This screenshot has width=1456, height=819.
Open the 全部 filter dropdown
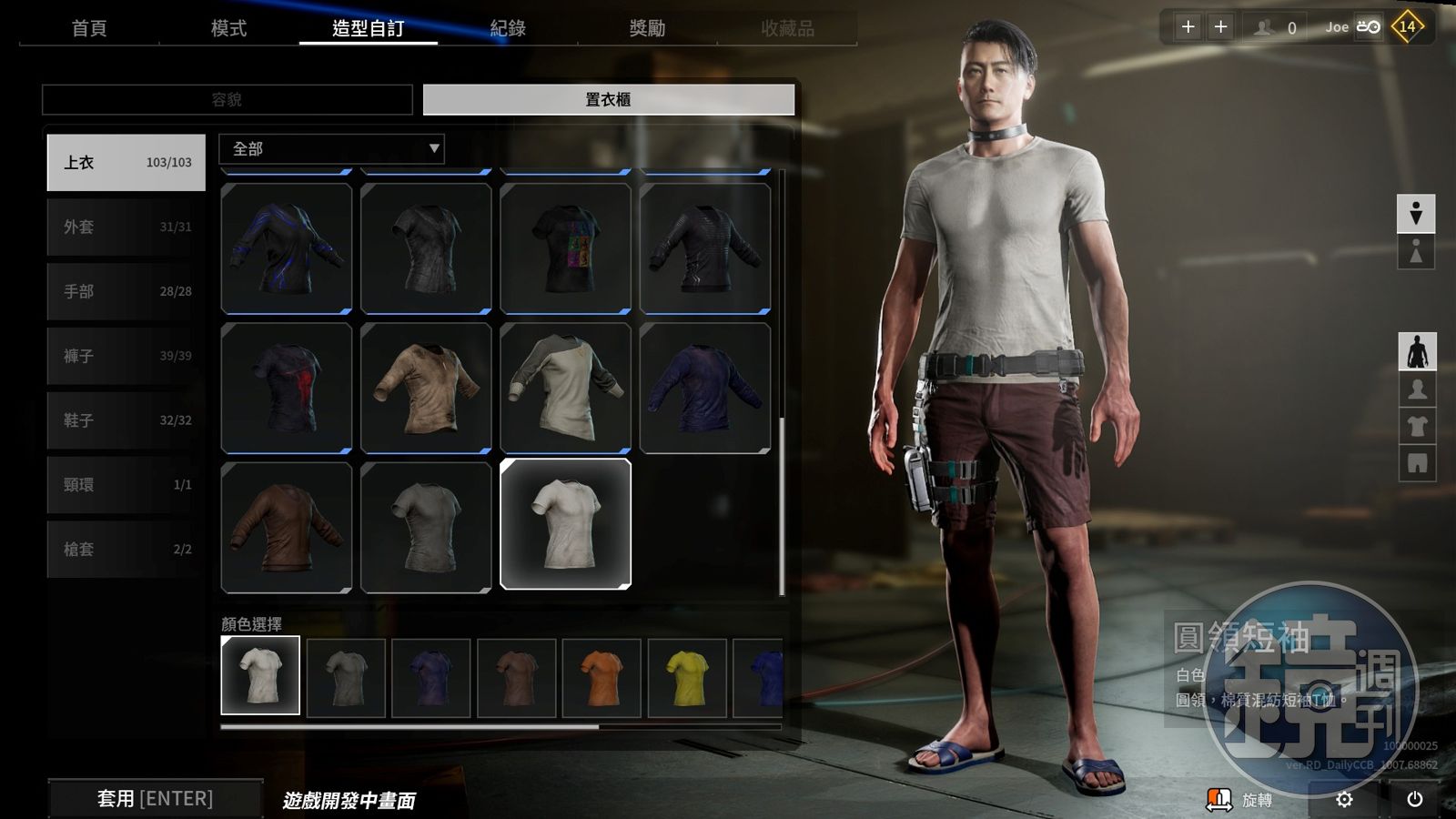pyautogui.click(x=331, y=148)
